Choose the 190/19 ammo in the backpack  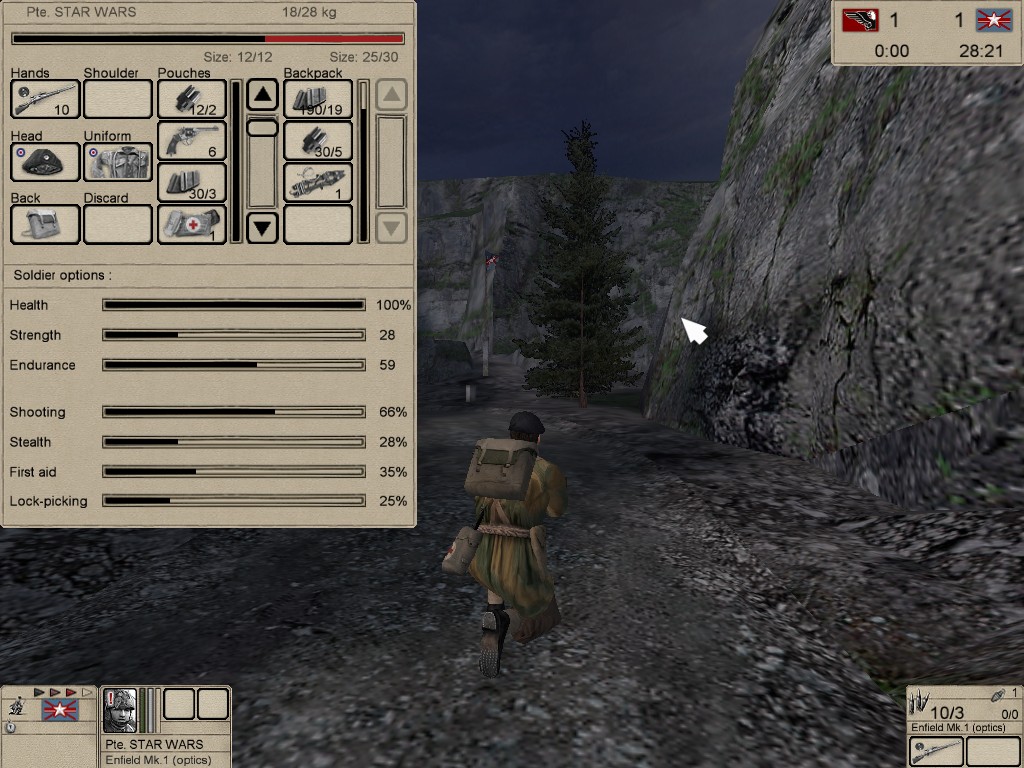[x=318, y=99]
